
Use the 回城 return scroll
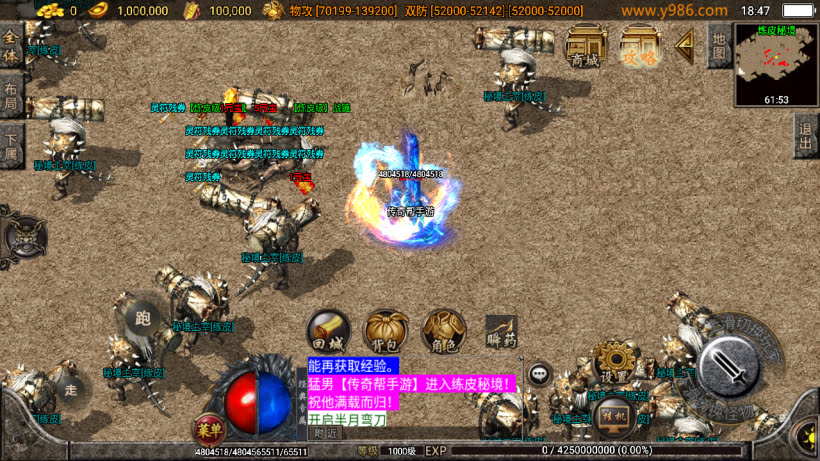coord(328,331)
